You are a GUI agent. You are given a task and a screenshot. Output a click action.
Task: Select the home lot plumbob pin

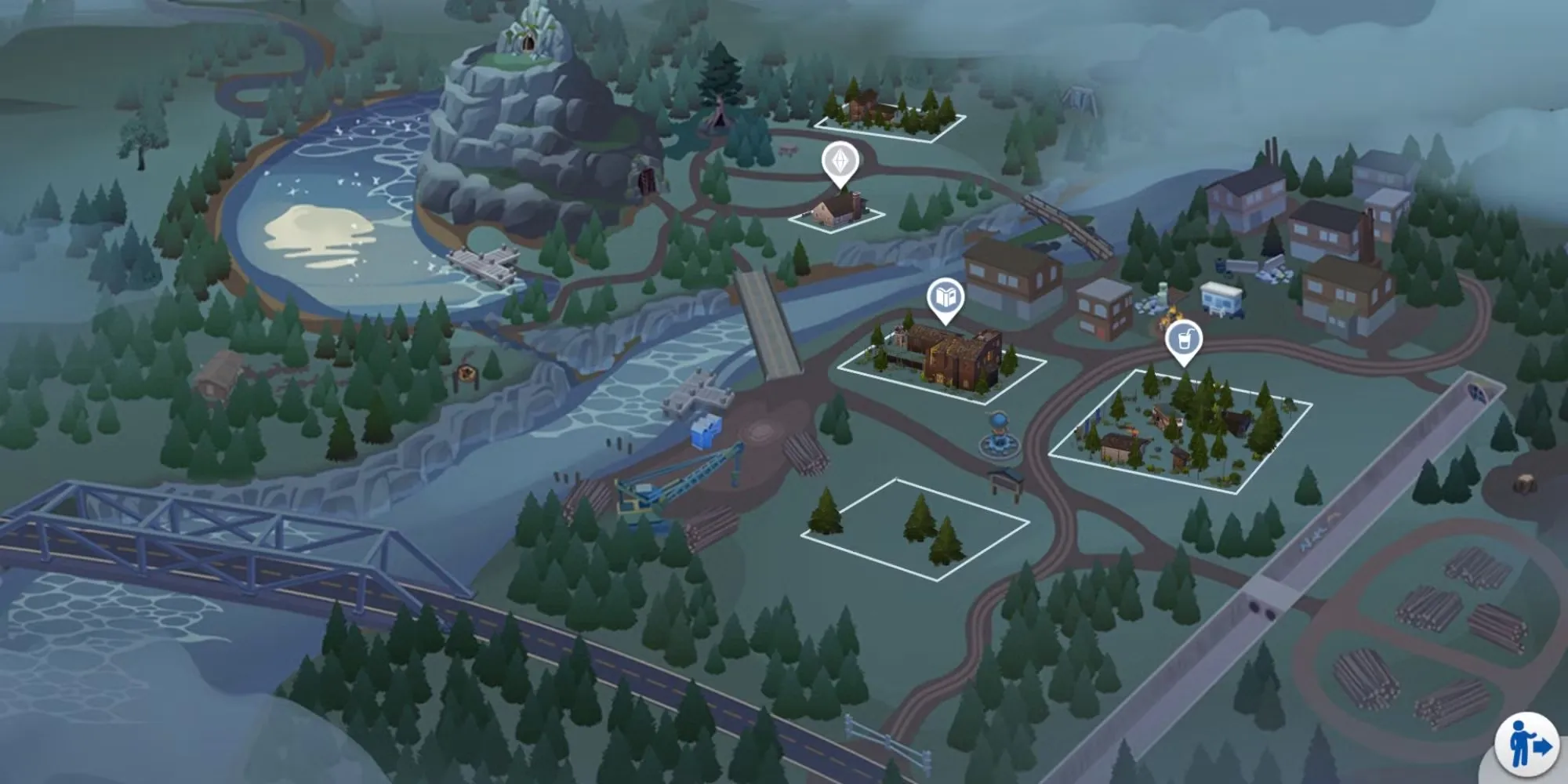(x=840, y=163)
